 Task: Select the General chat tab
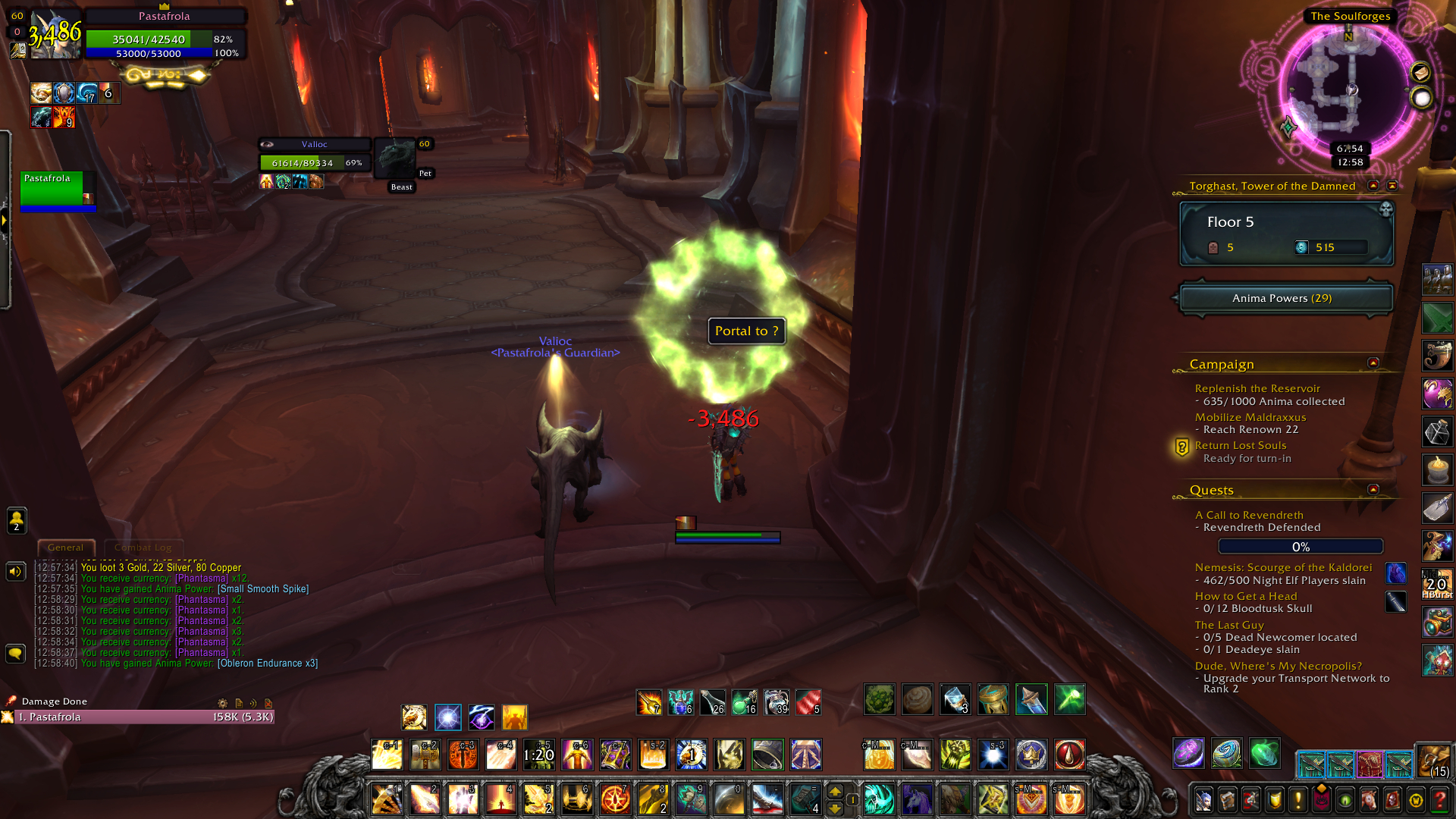[x=66, y=548]
